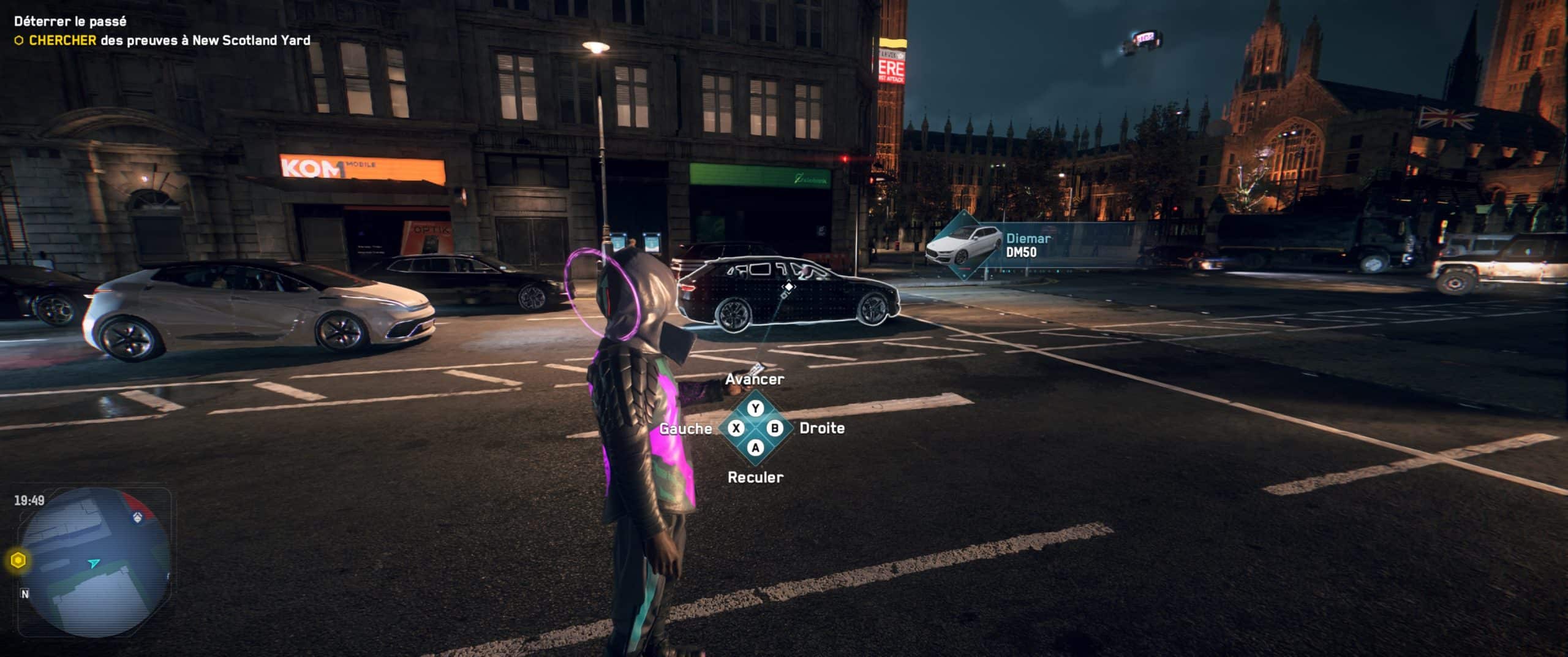This screenshot has height=657, width=1568.
Task: Open the circular minimap
Action: [95, 563]
